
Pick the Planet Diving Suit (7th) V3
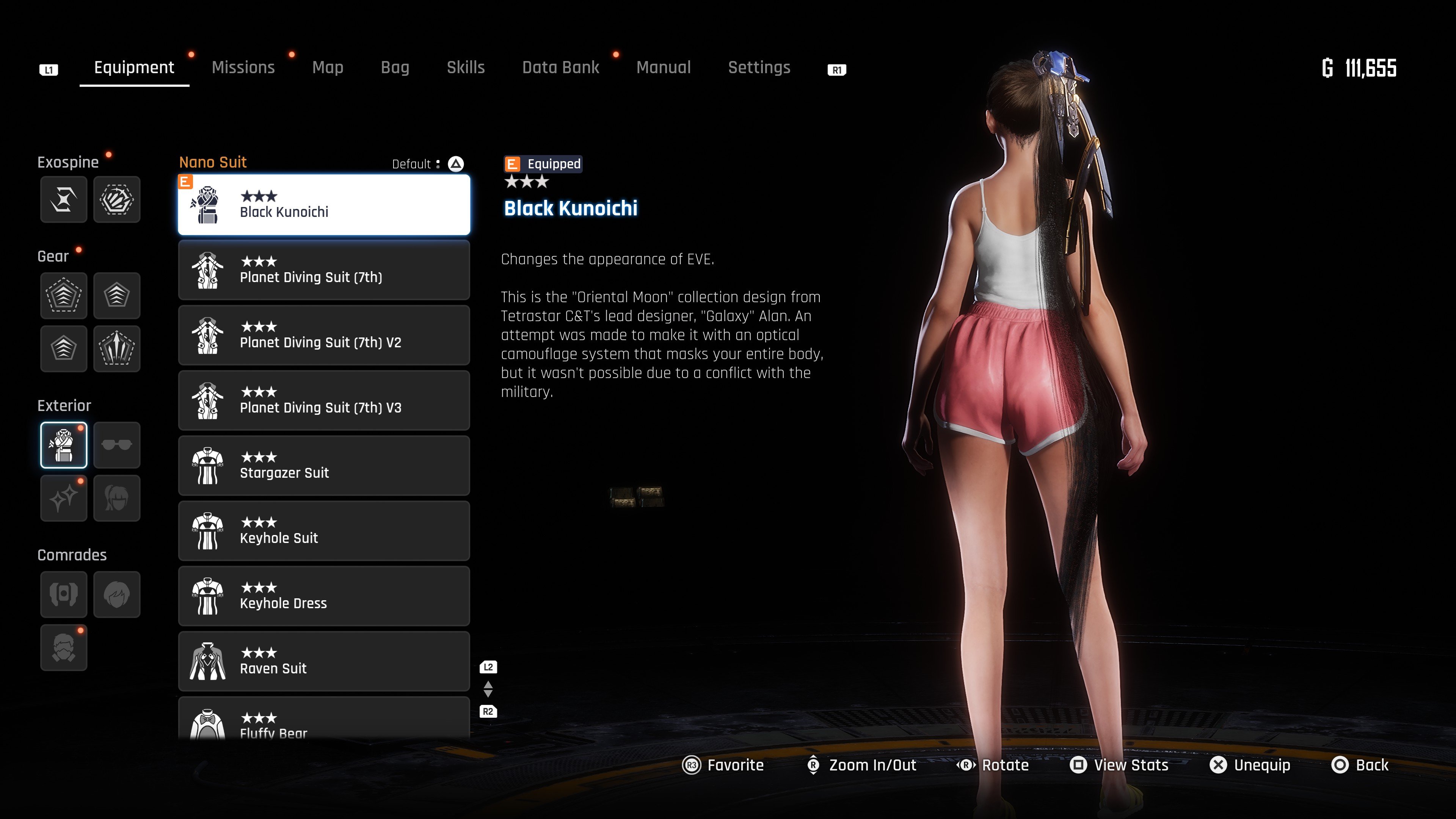(324, 400)
